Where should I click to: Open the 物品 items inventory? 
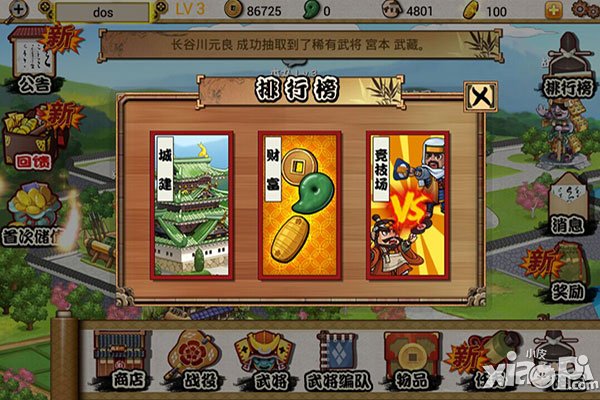[412, 357]
